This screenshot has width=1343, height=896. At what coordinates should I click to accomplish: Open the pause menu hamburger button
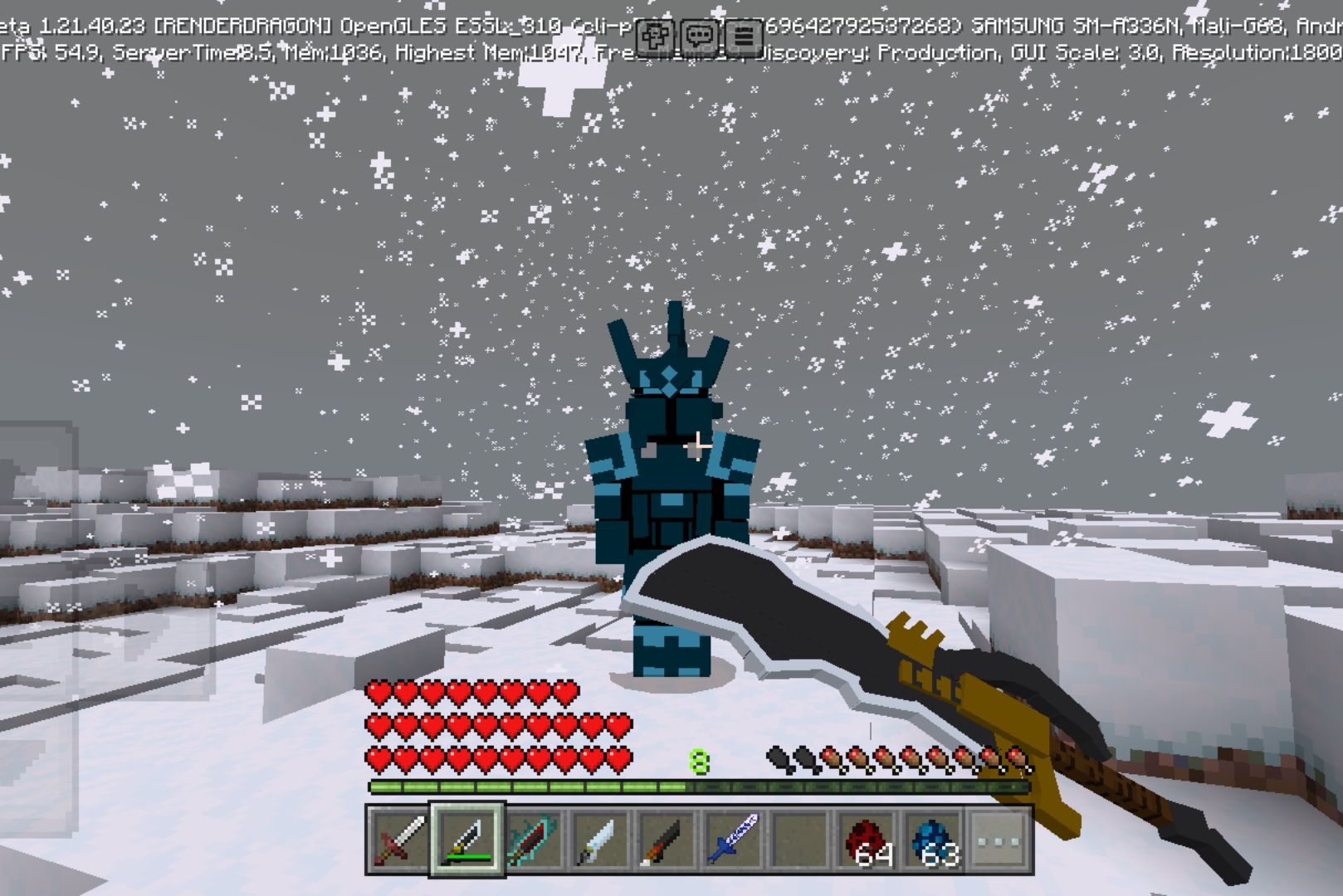coord(744,36)
